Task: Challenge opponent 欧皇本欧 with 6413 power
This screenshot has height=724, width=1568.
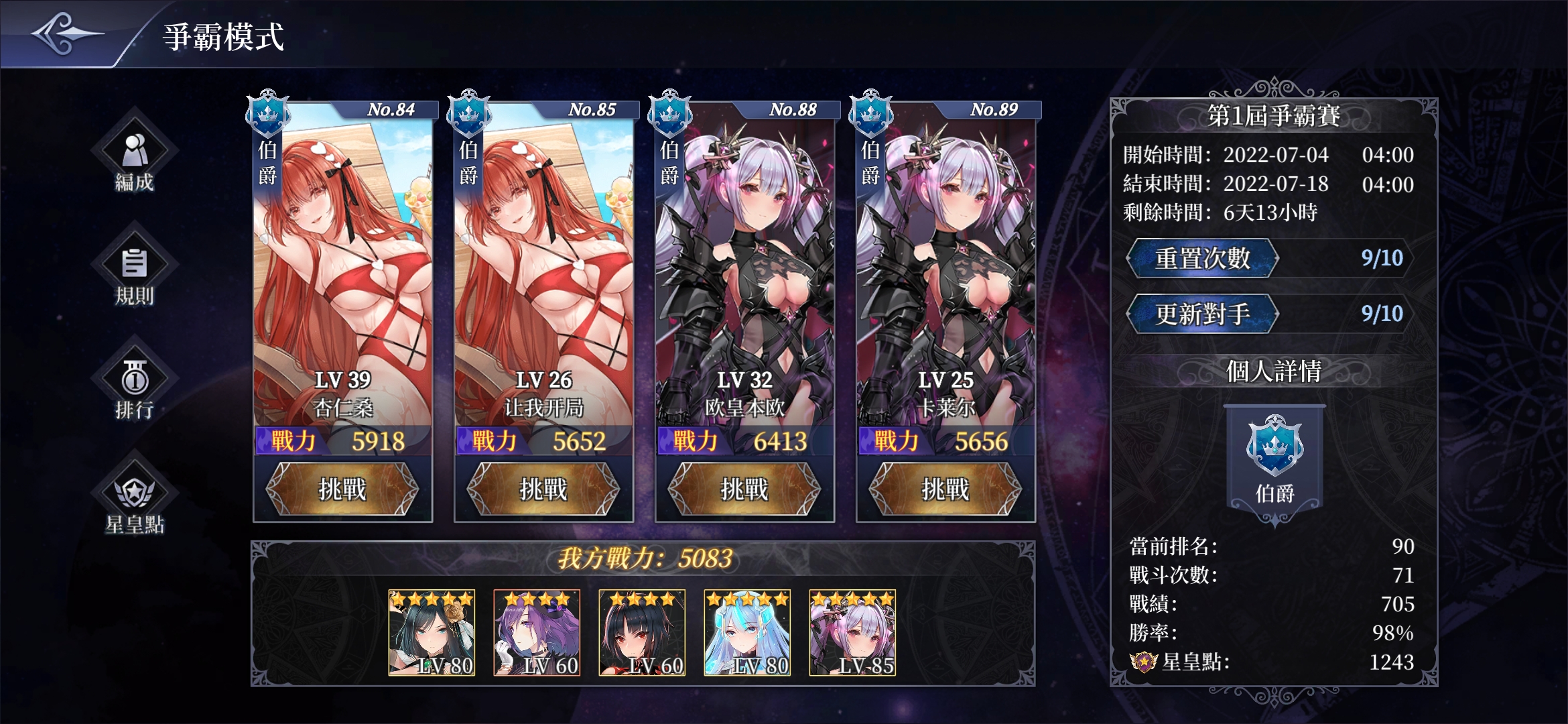Action: pyautogui.click(x=744, y=489)
